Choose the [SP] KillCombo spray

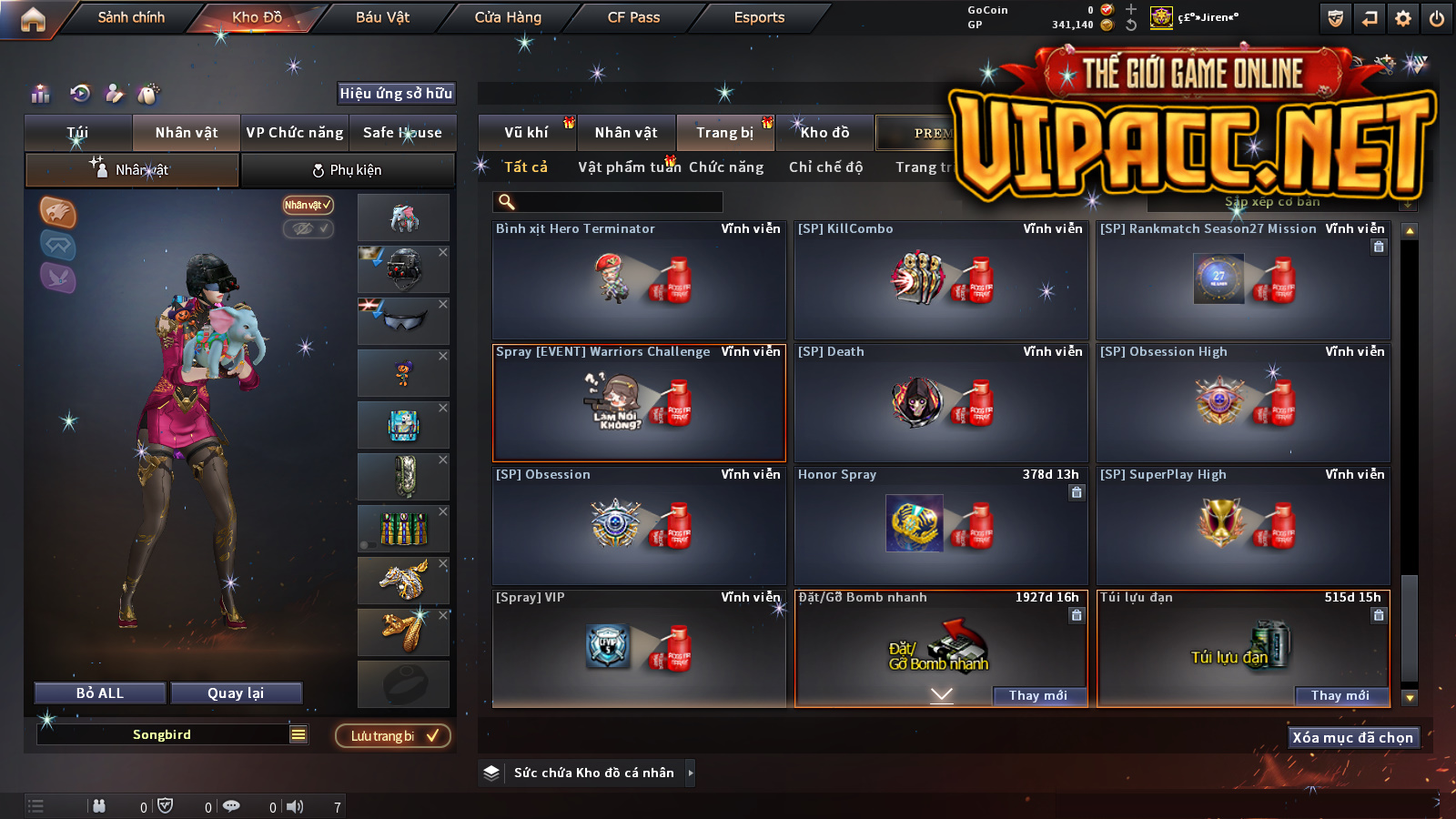click(x=941, y=280)
